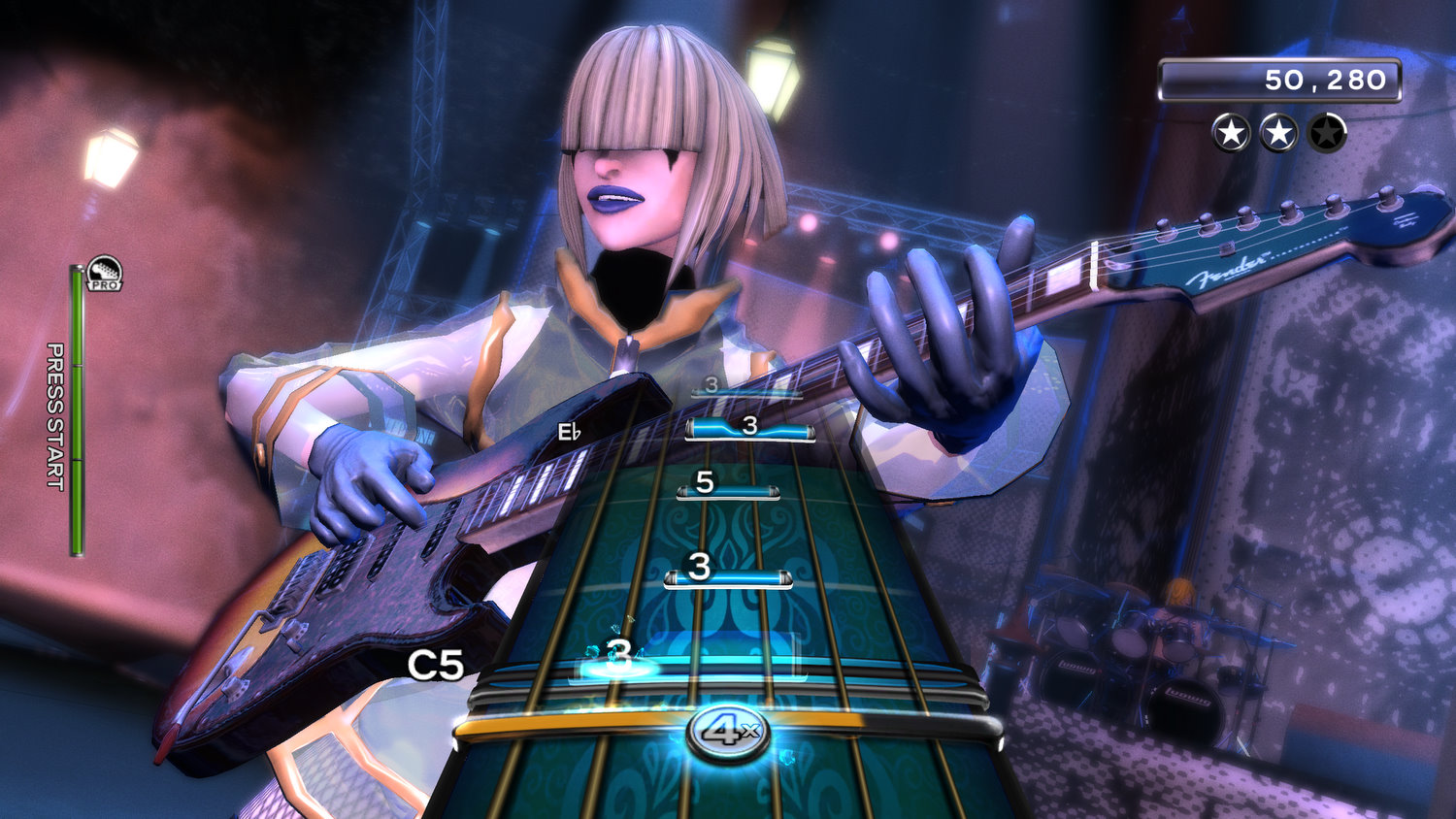This screenshot has width=1456, height=819.
Task: Click the glowing fret 3 note at hit line
Action: click(x=619, y=656)
